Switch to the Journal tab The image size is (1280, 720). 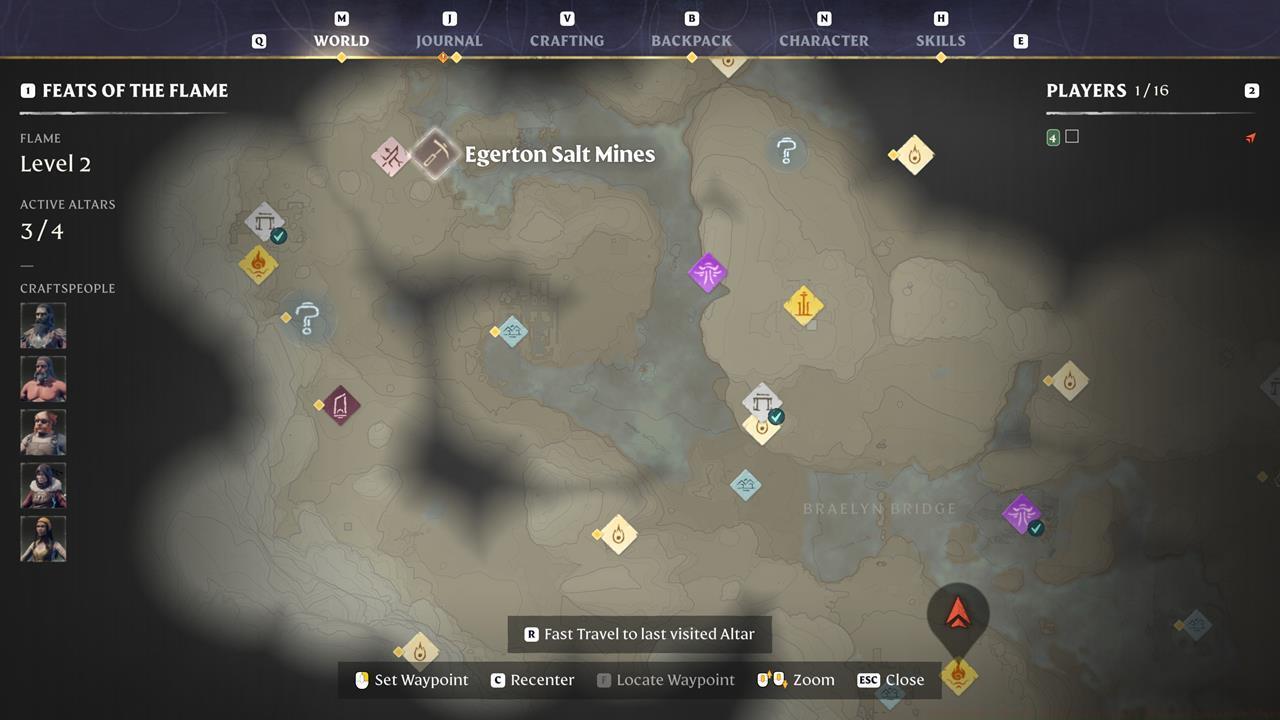[x=449, y=41]
